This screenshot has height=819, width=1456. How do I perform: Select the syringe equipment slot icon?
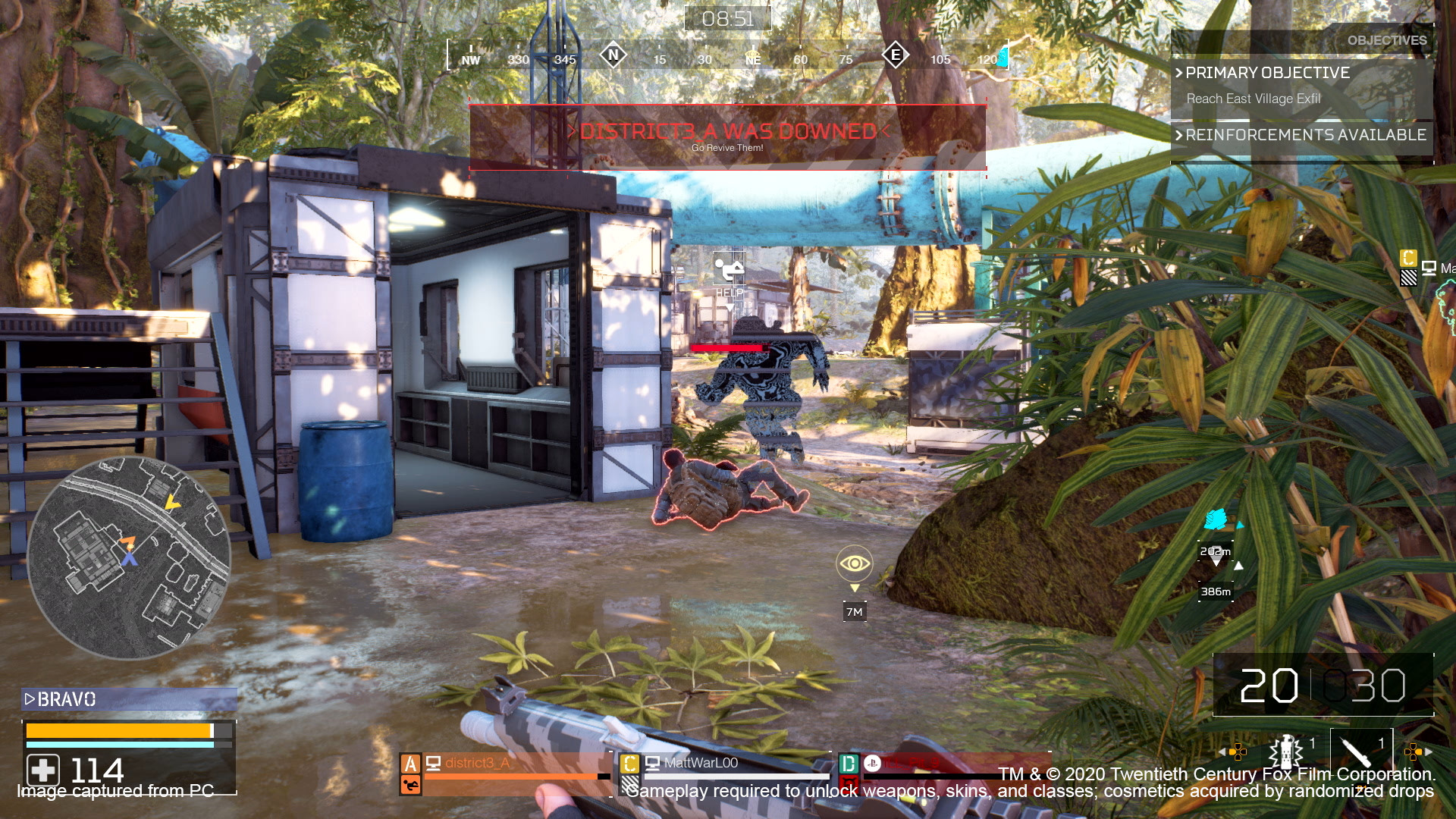pos(1354,751)
